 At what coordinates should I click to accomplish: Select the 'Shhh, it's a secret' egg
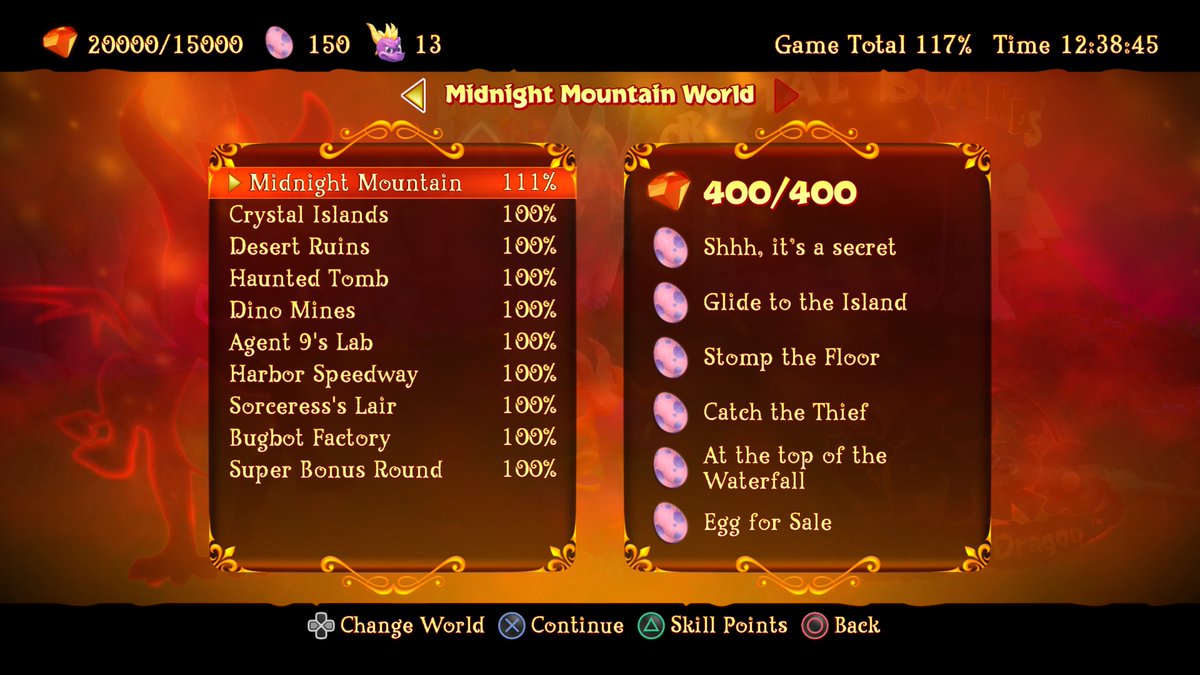798,248
